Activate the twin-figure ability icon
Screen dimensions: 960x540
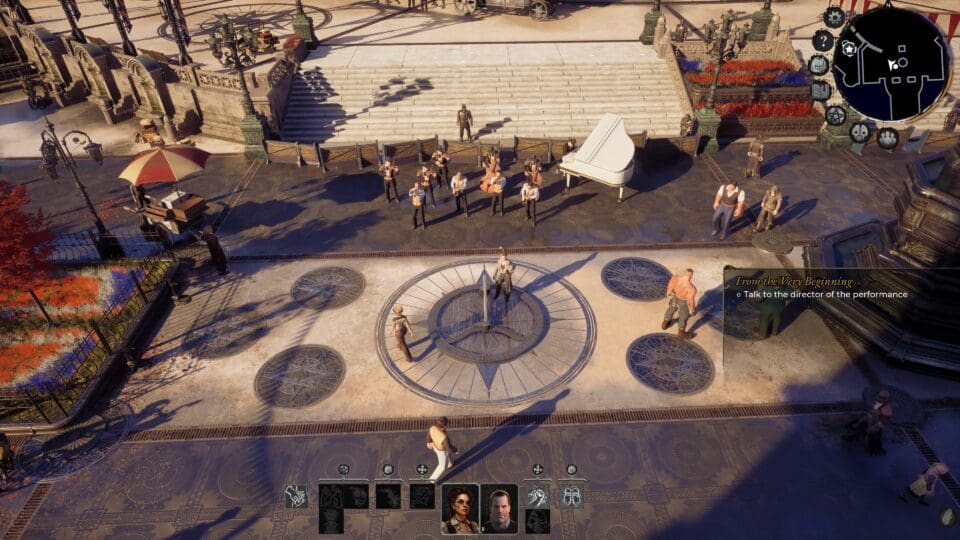coord(571,496)
